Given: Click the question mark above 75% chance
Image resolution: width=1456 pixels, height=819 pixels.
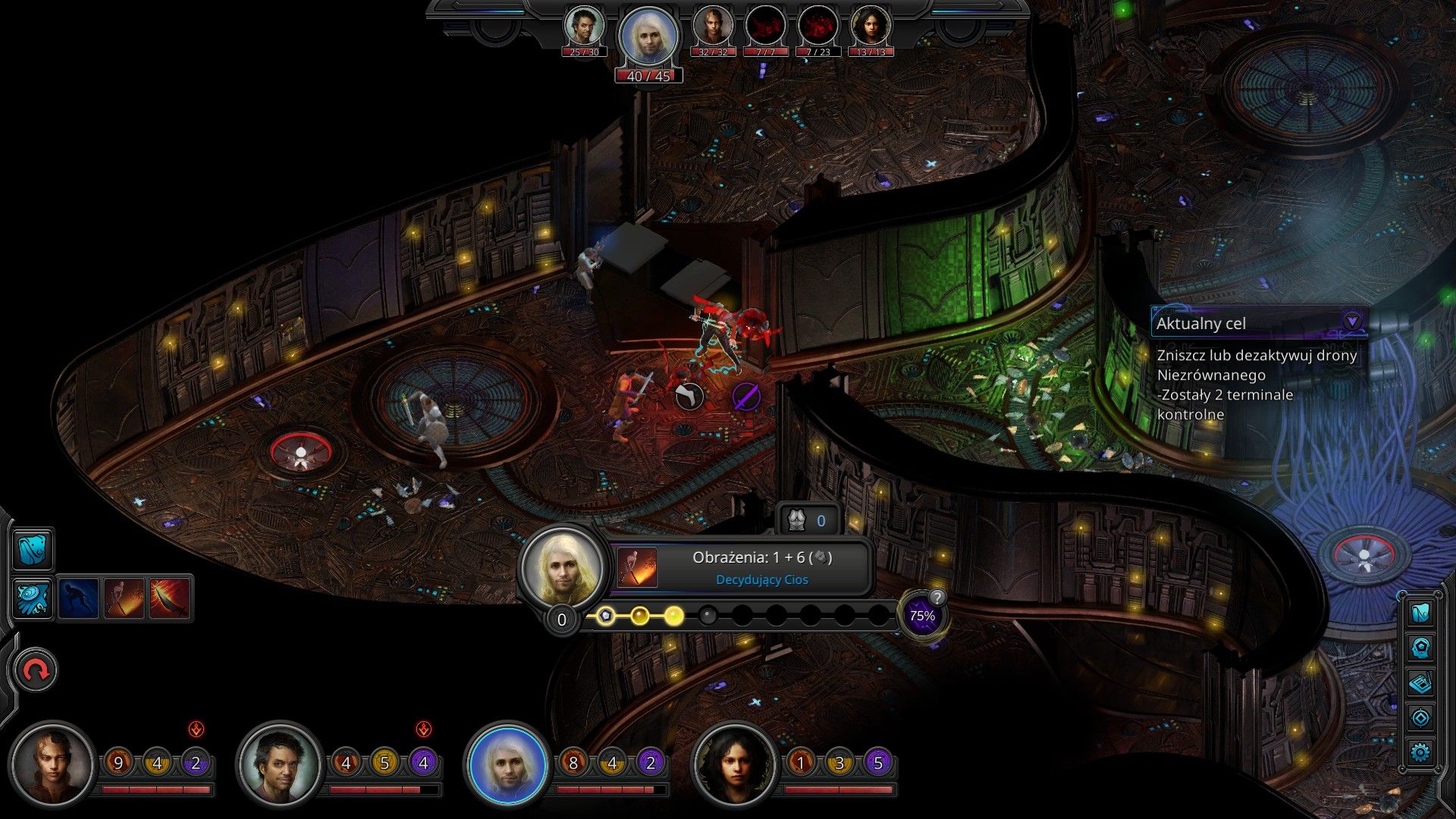Looking at the screenshot, I should click(937, 597).
